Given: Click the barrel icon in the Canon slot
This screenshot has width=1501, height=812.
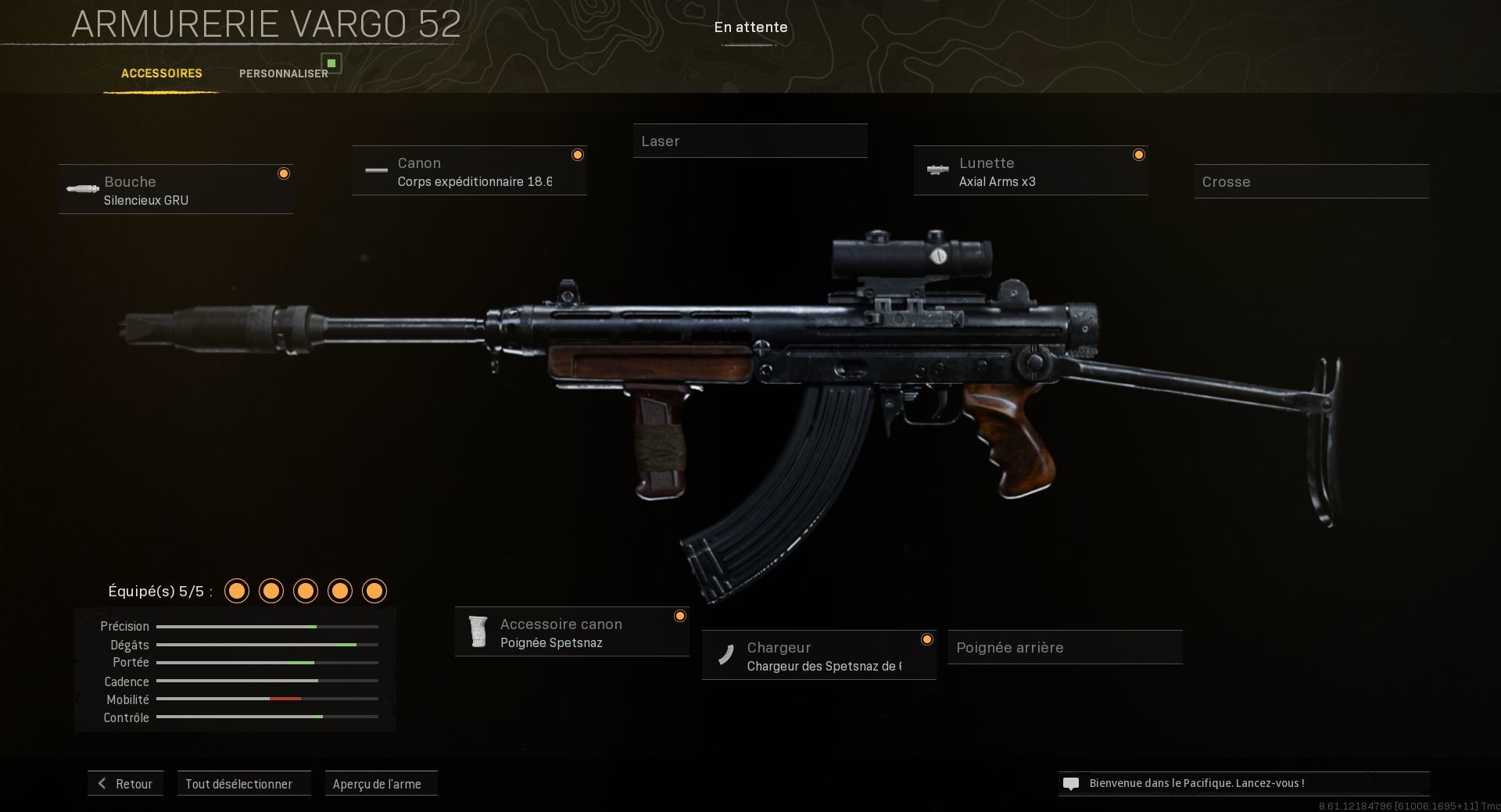Looking at the screenshot, I should pos(377,170).
